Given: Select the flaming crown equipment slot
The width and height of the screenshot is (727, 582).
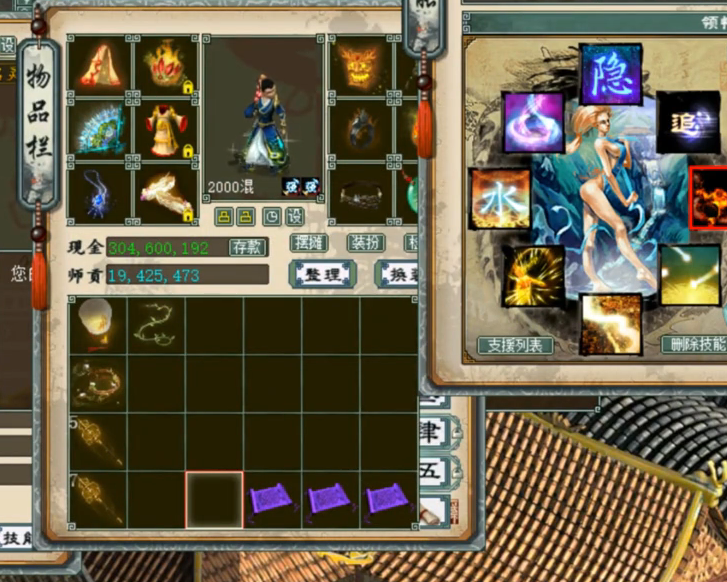Looking at the screenshot, I should [x=164, y=66].
